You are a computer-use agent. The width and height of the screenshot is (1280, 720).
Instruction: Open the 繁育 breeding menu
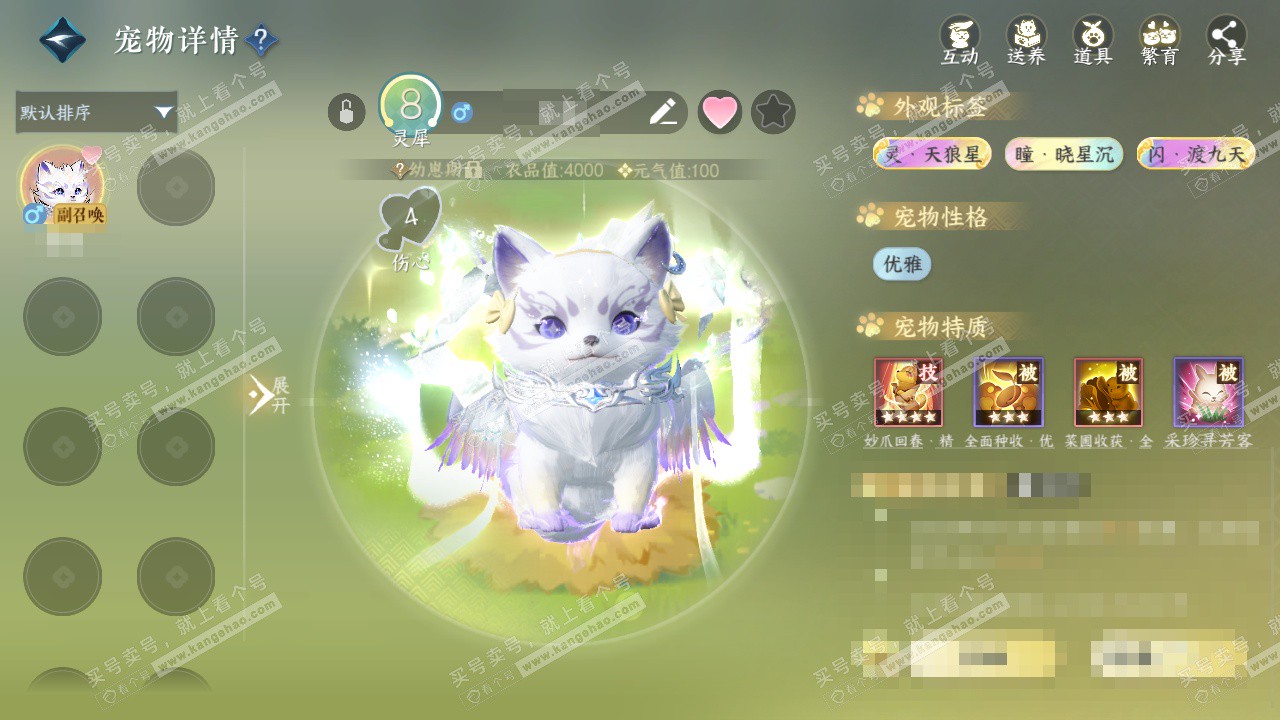tap(1160, 40)
